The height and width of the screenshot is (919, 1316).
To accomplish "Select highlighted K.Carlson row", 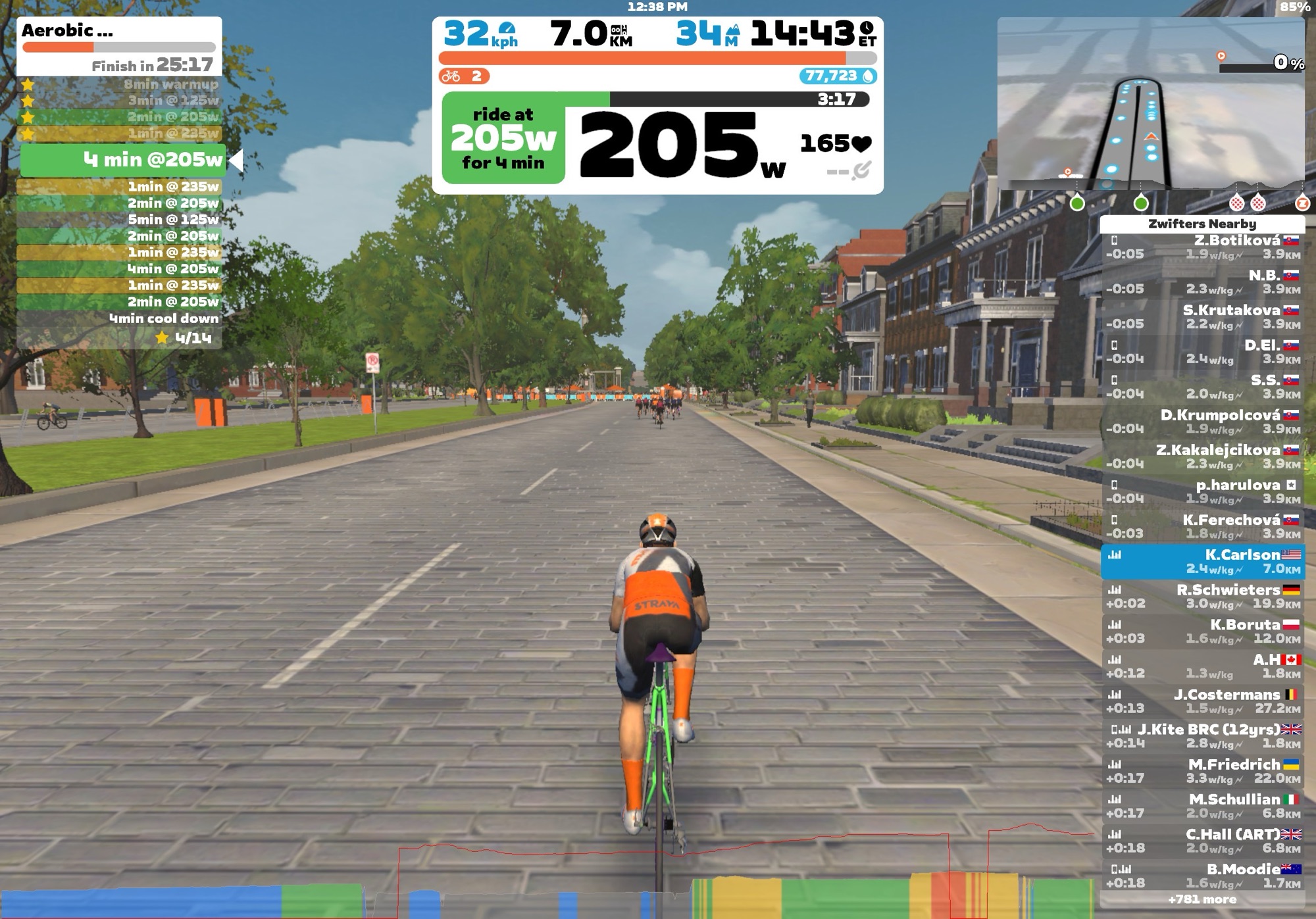I will 1203,562.
